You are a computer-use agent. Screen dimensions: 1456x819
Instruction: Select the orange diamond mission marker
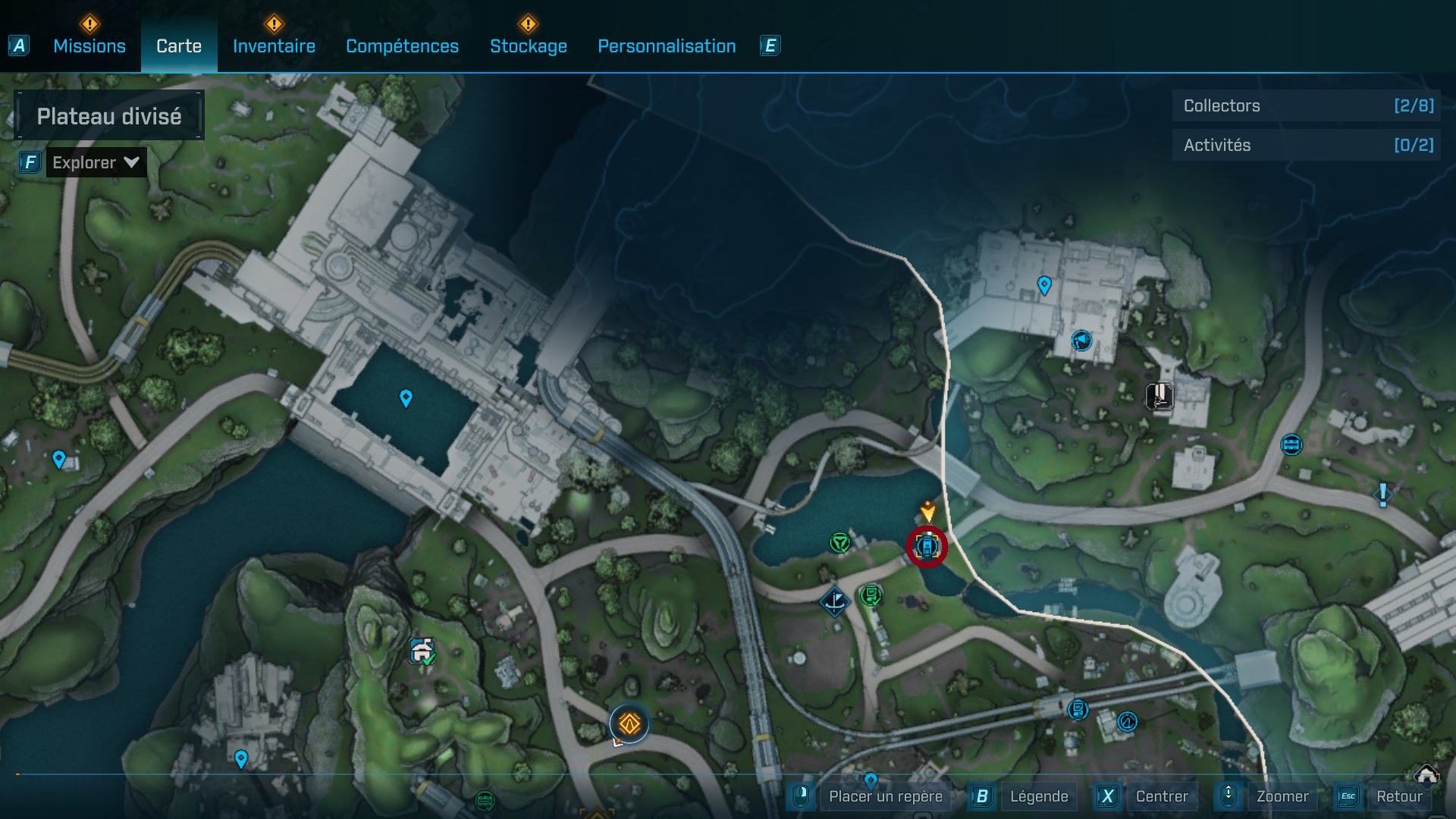(629, 724)
